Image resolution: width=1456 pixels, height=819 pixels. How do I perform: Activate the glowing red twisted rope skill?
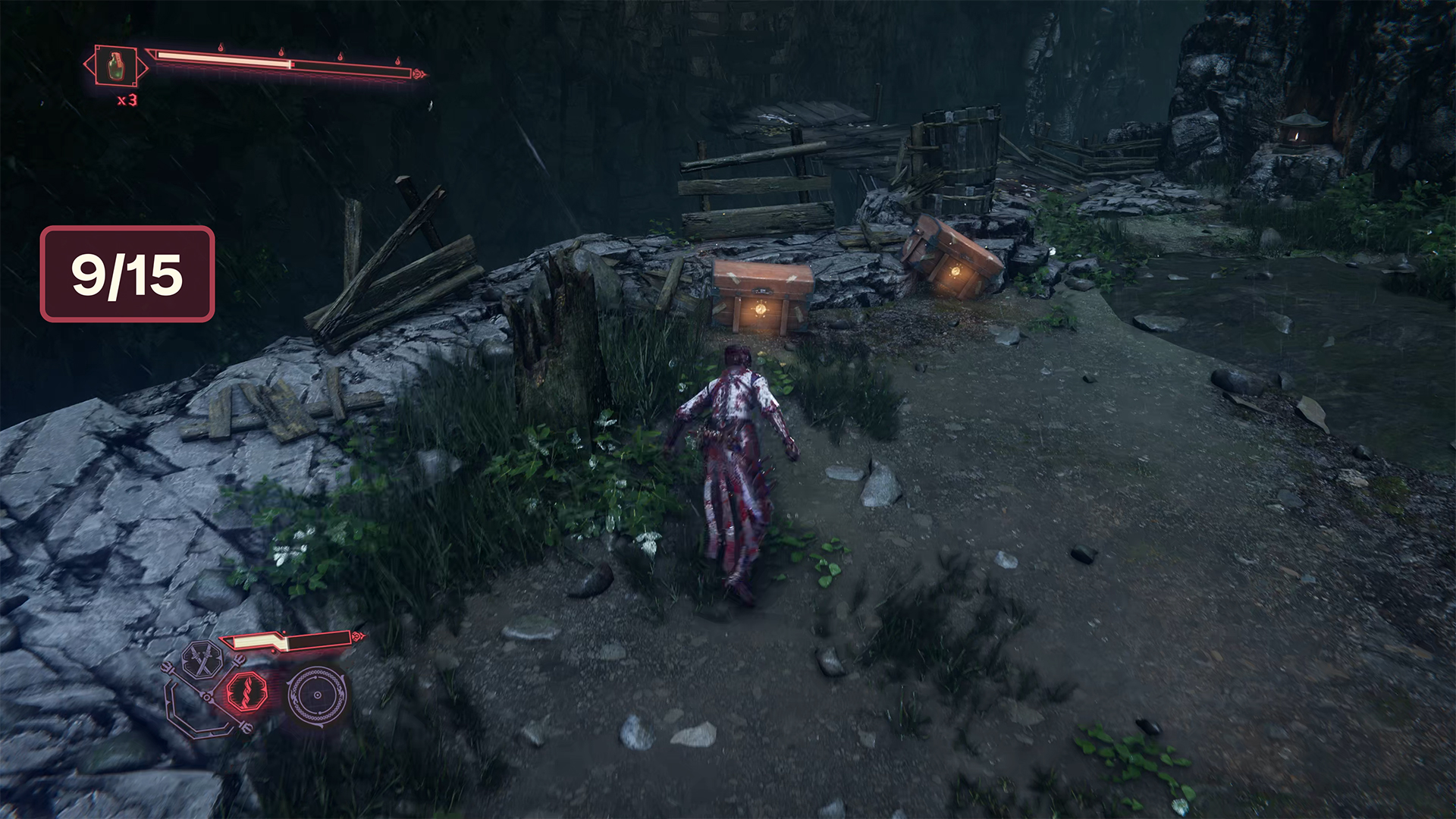(246, 692)
